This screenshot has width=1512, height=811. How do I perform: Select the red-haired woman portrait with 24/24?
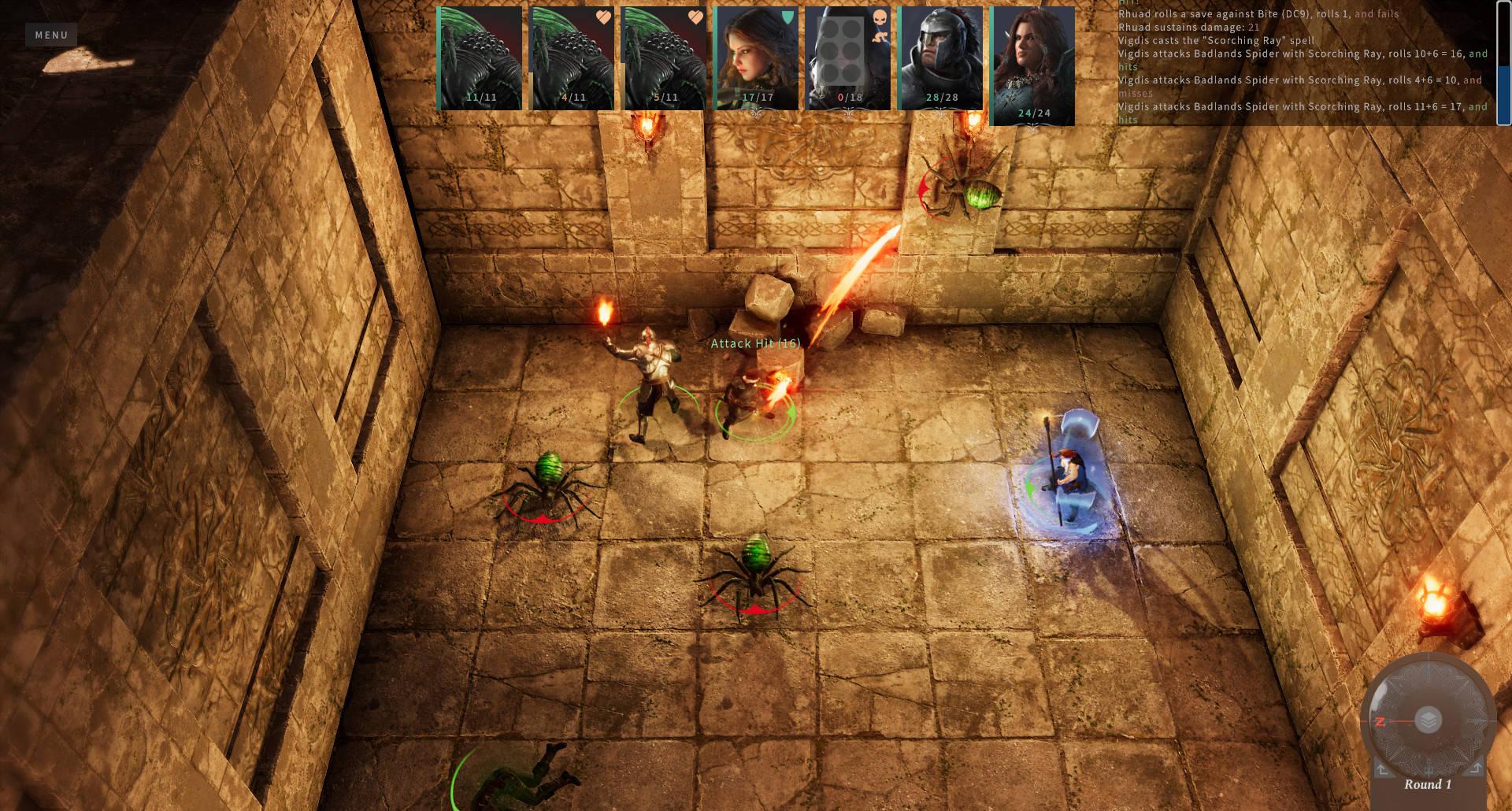pyautogui.click(x=1032, y=66)
